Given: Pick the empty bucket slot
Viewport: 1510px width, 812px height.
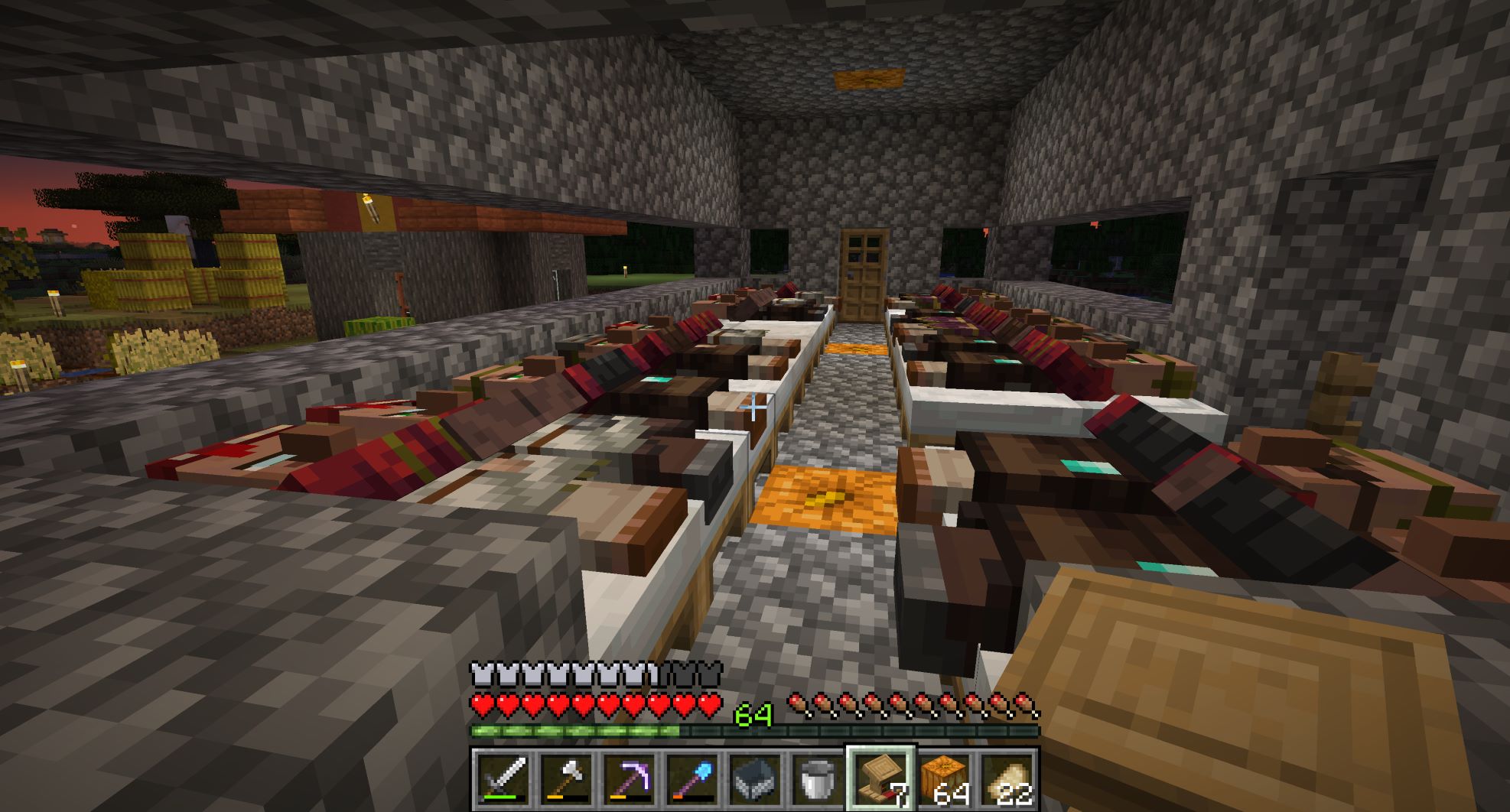Looking at the screenshot, I should (x=817, y=779).
